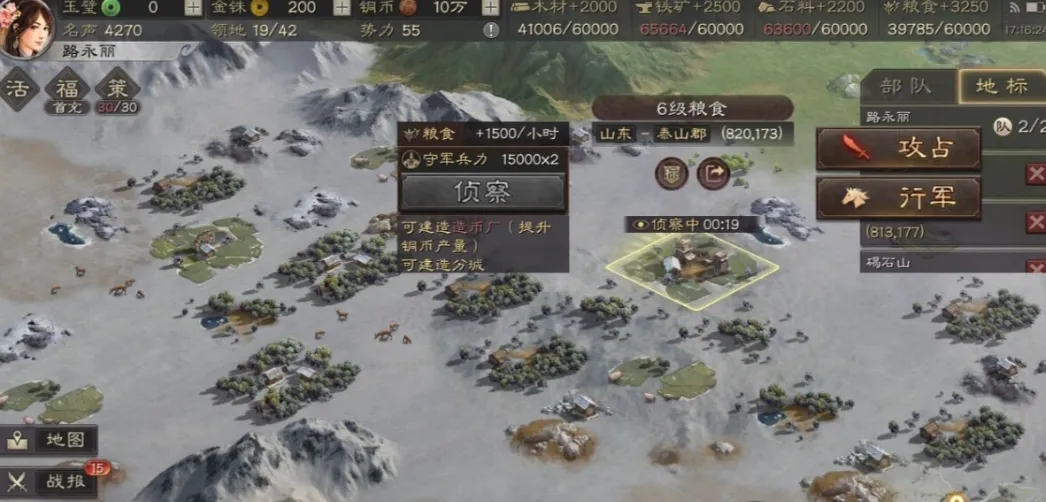
Task: Add more 玉璧 with the plus button
Action: pos(192,7)
